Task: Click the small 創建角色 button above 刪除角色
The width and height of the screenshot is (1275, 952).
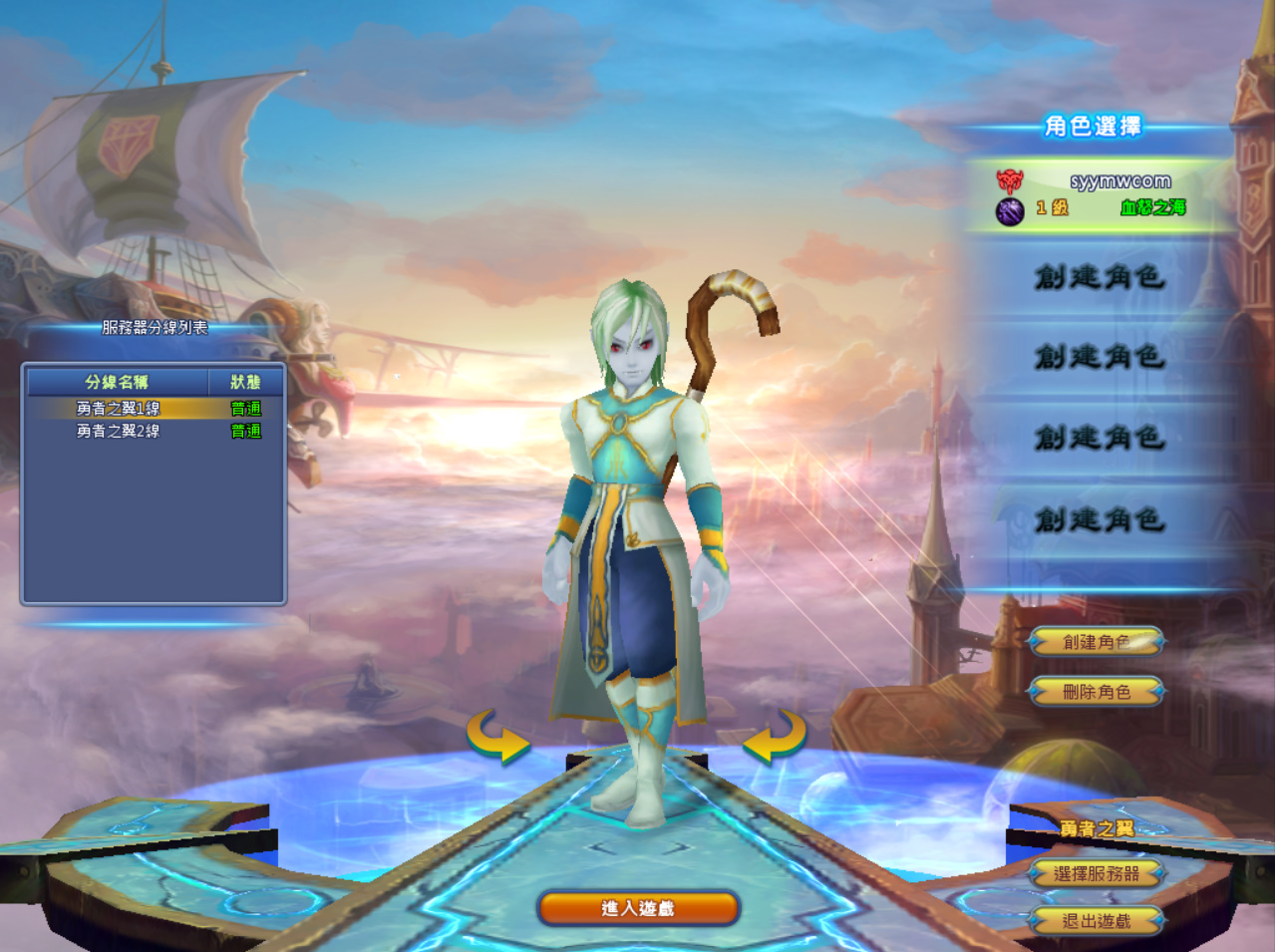Action: [x=1097, y=642]
